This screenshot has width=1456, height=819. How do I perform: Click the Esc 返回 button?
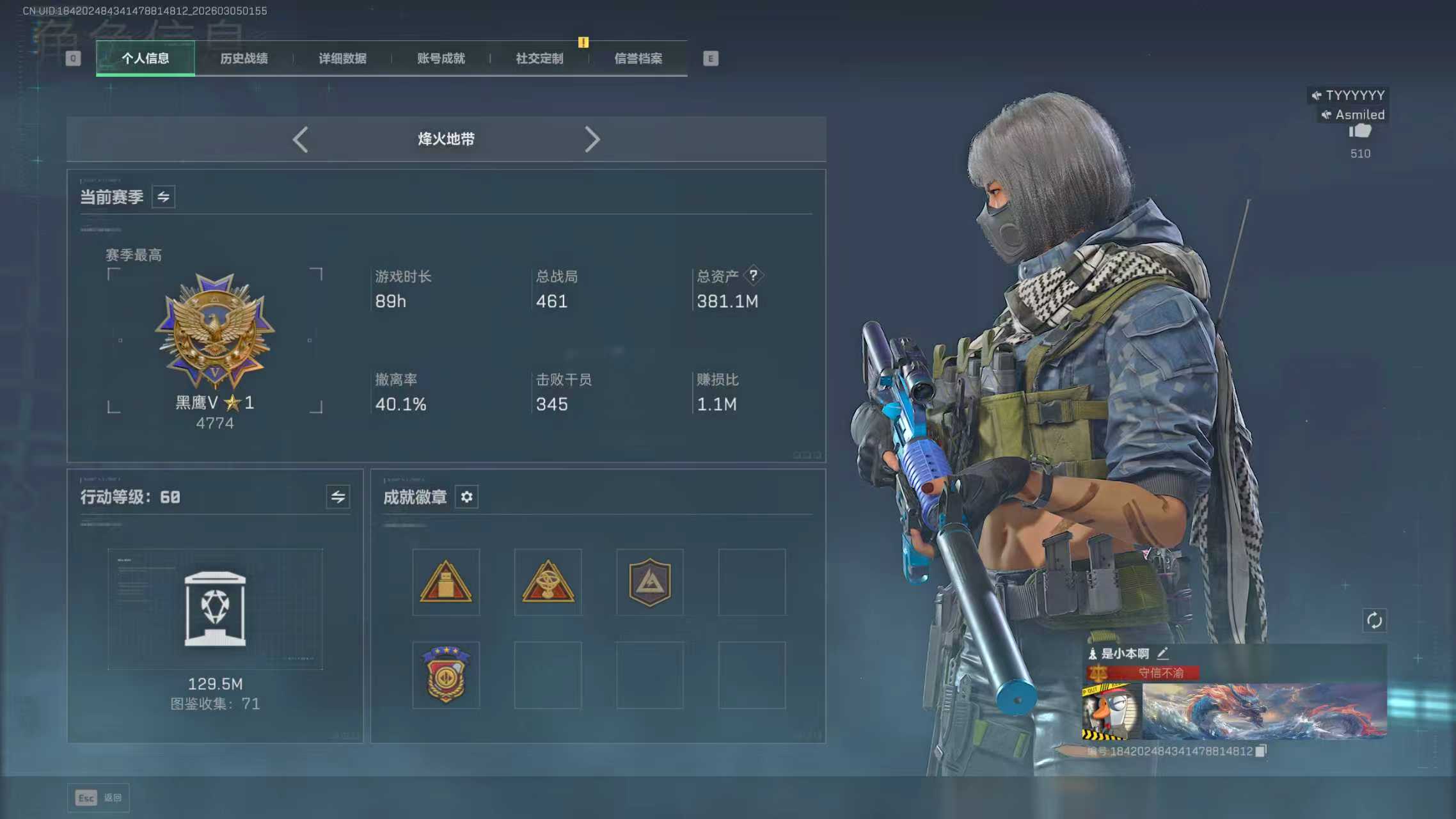[99, 798]
